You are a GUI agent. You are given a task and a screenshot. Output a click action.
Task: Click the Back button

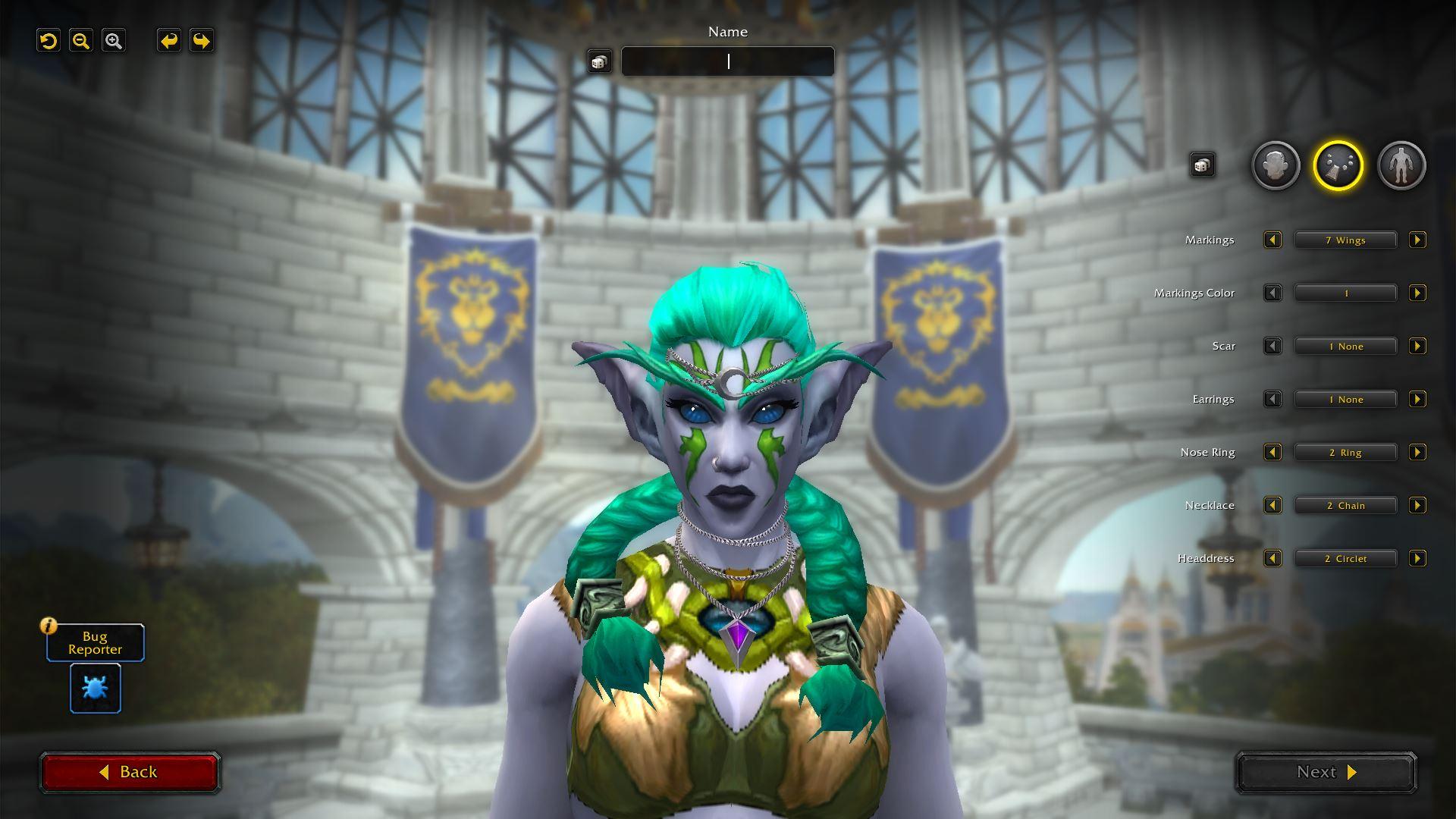click(x=130, y=772)
